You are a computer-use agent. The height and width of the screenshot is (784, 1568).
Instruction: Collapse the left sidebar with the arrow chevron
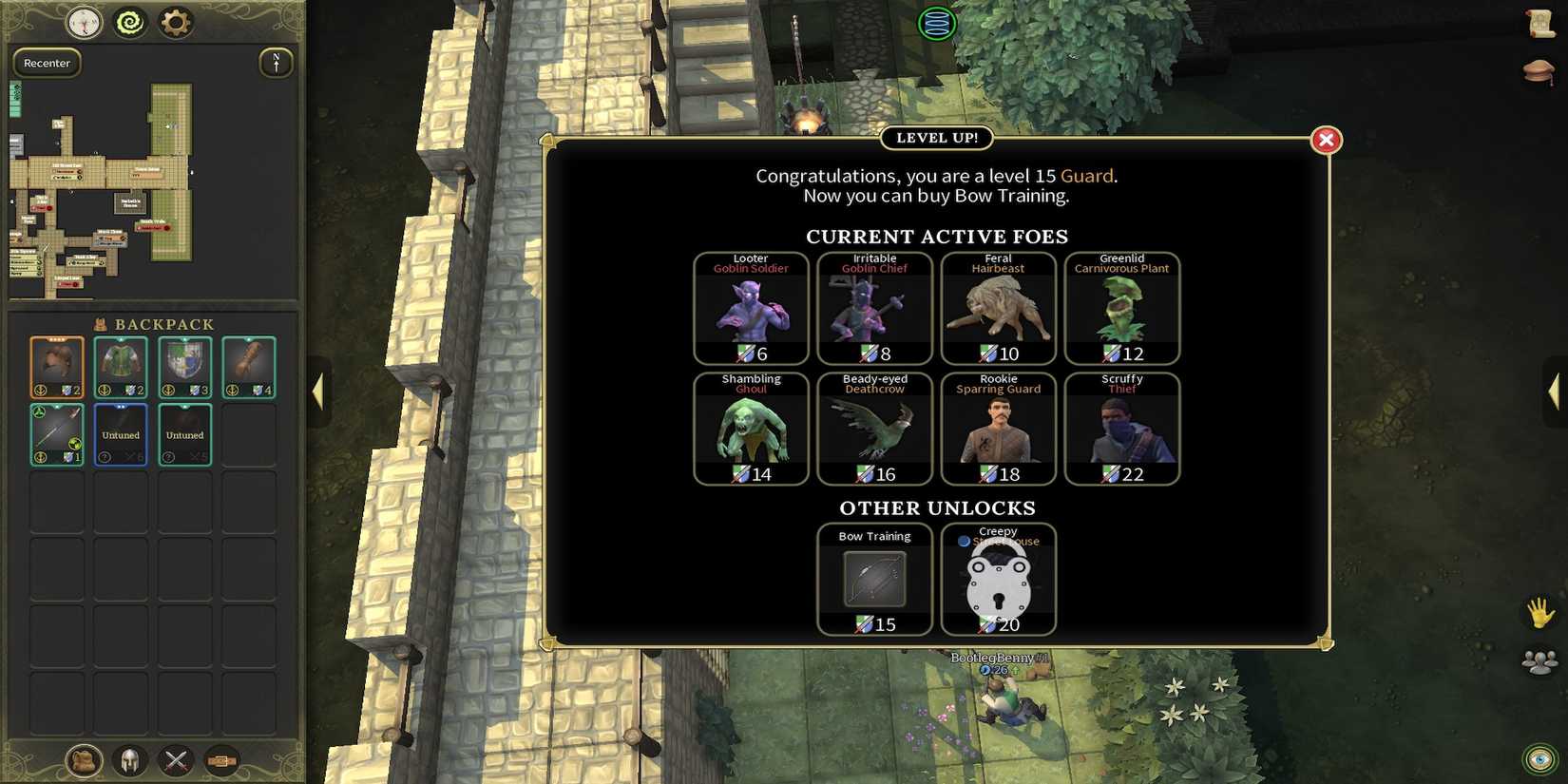tap(317, 390)
